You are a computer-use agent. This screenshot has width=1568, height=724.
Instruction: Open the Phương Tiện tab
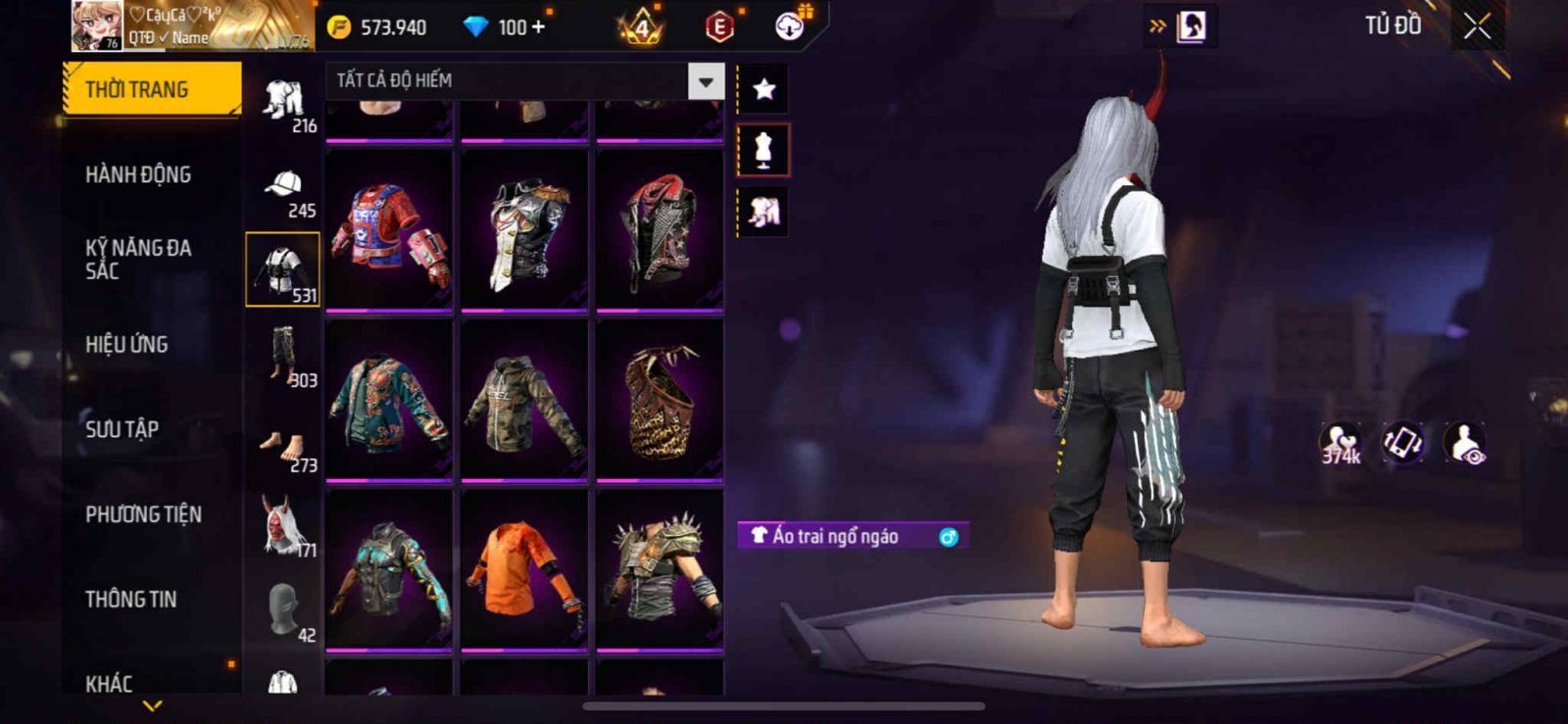pyautogui.click(x=143, y=514)
